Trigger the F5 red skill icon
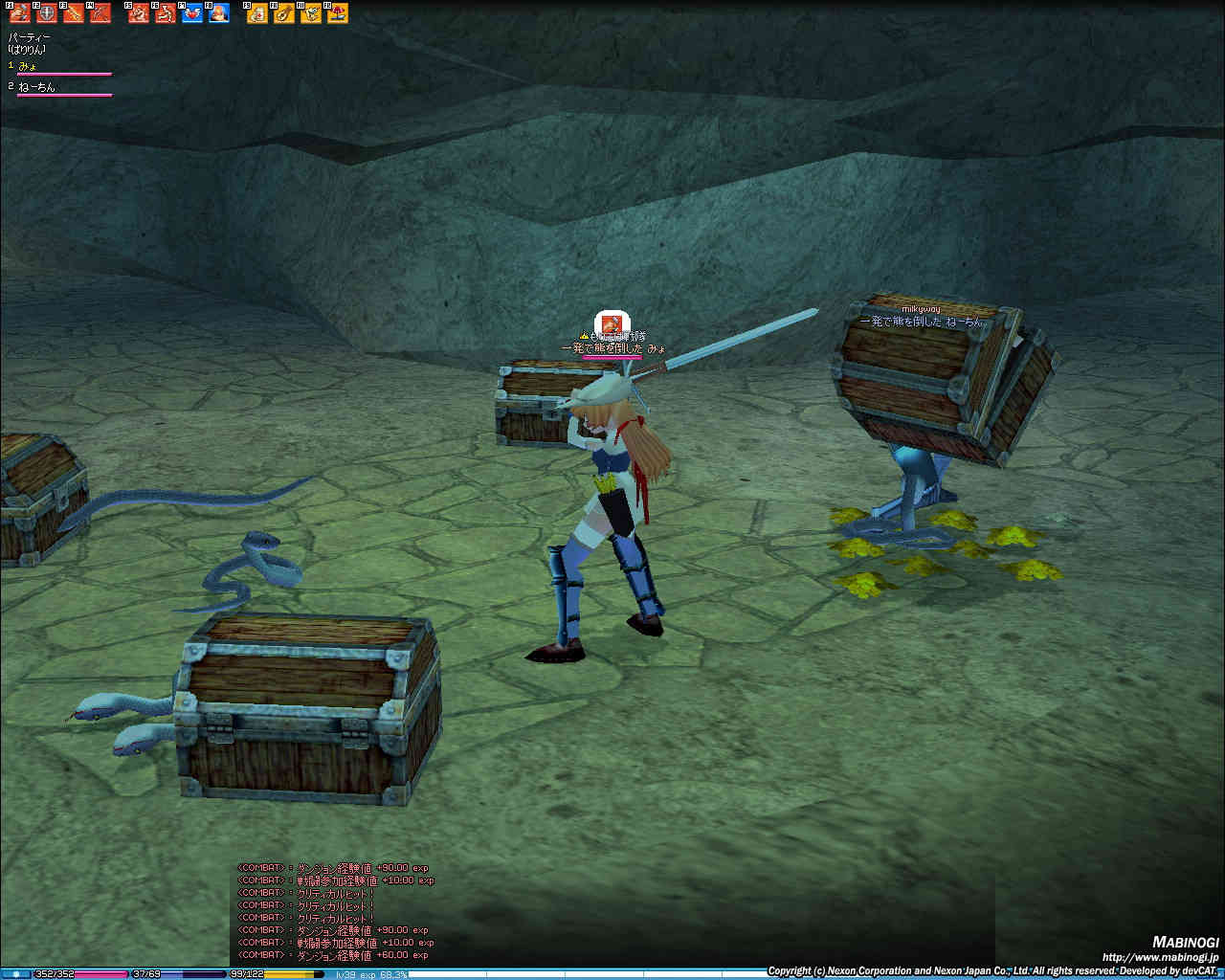 pos(139,13)
